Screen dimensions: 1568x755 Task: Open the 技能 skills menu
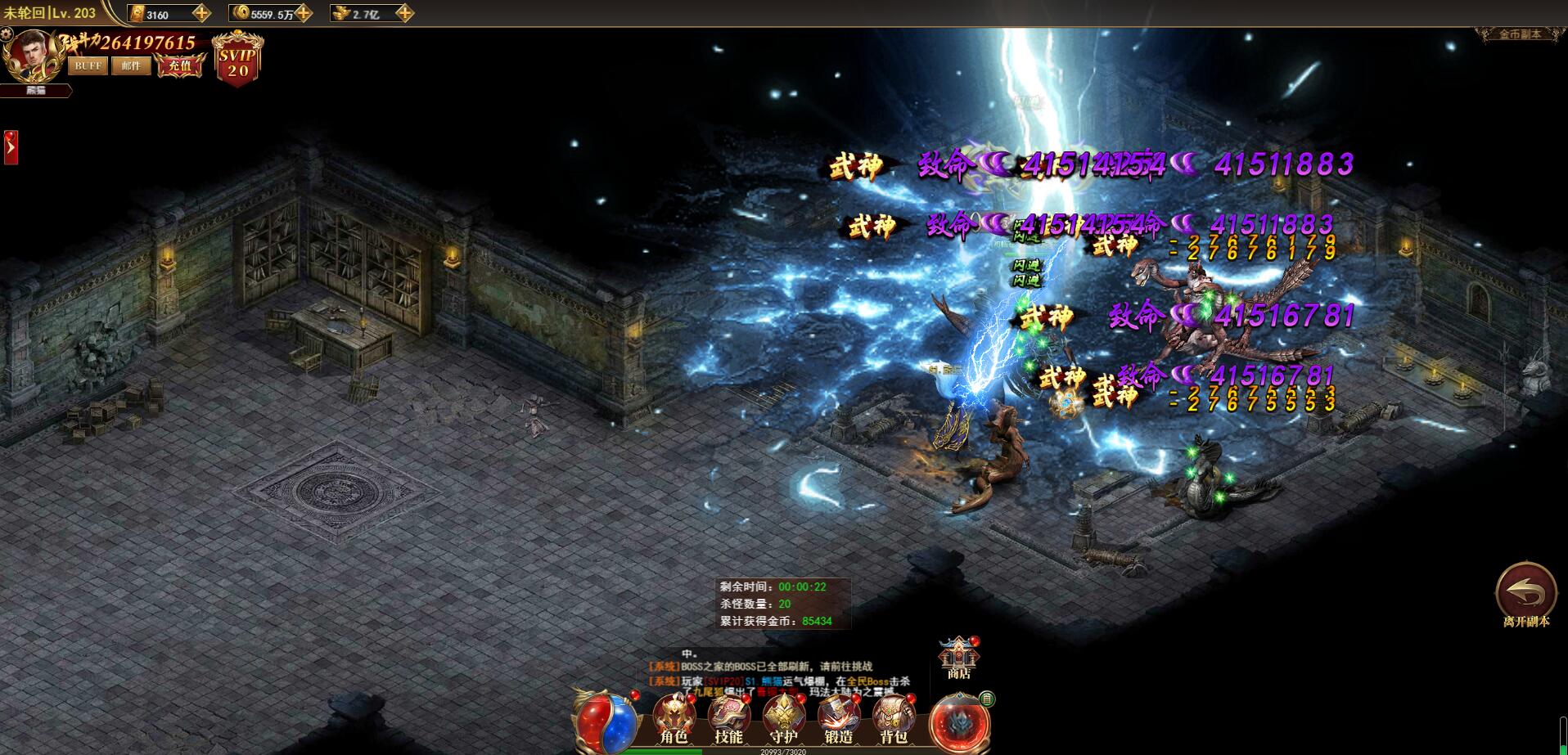click(728, 720)
